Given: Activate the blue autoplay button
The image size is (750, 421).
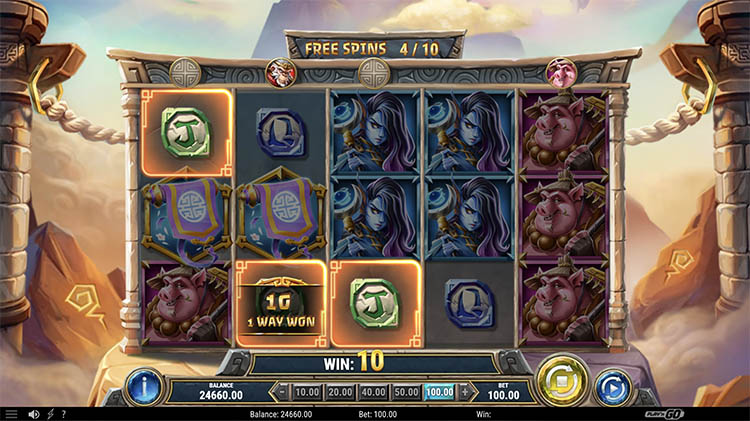Looking at the screenshot, I should (612, 387).
